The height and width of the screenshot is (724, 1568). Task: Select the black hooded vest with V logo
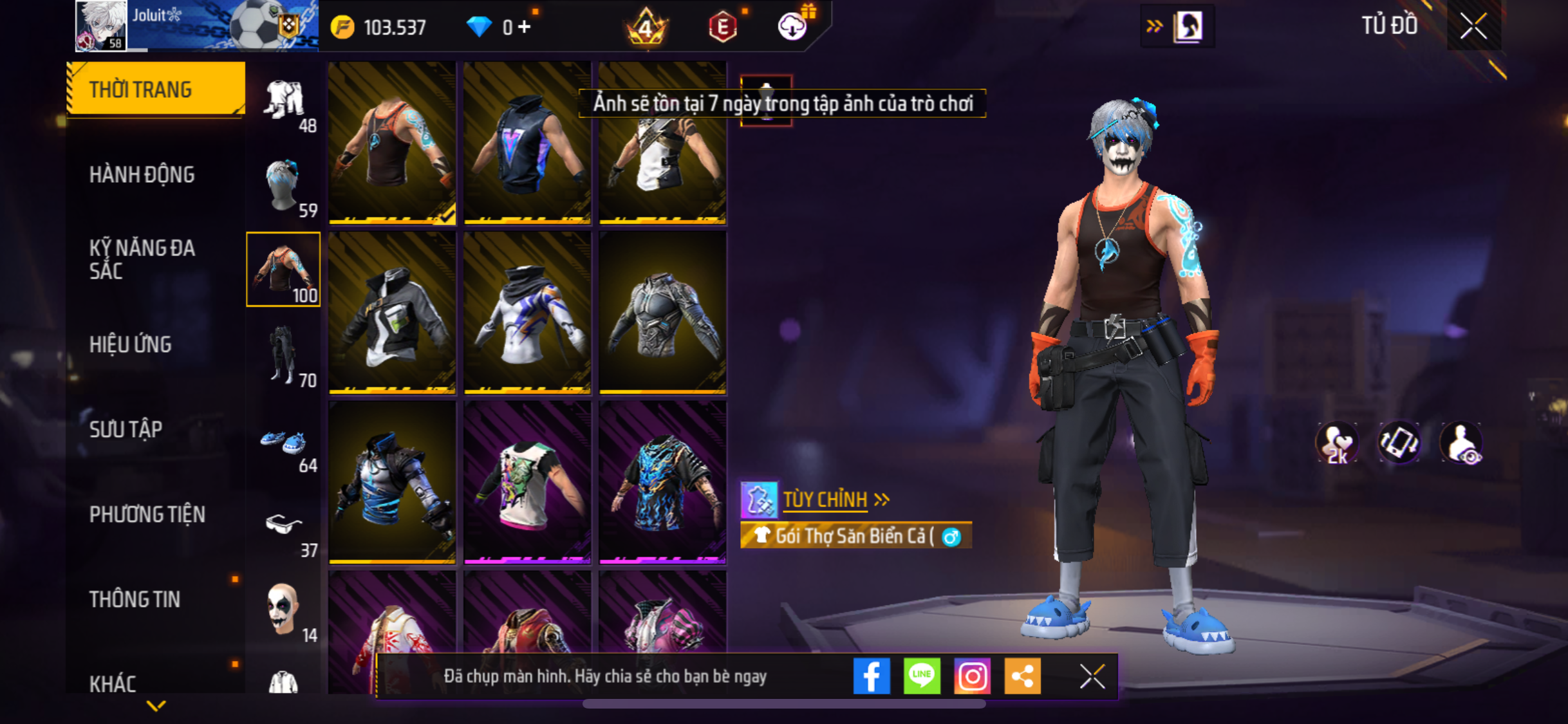[x=527, y=143]
